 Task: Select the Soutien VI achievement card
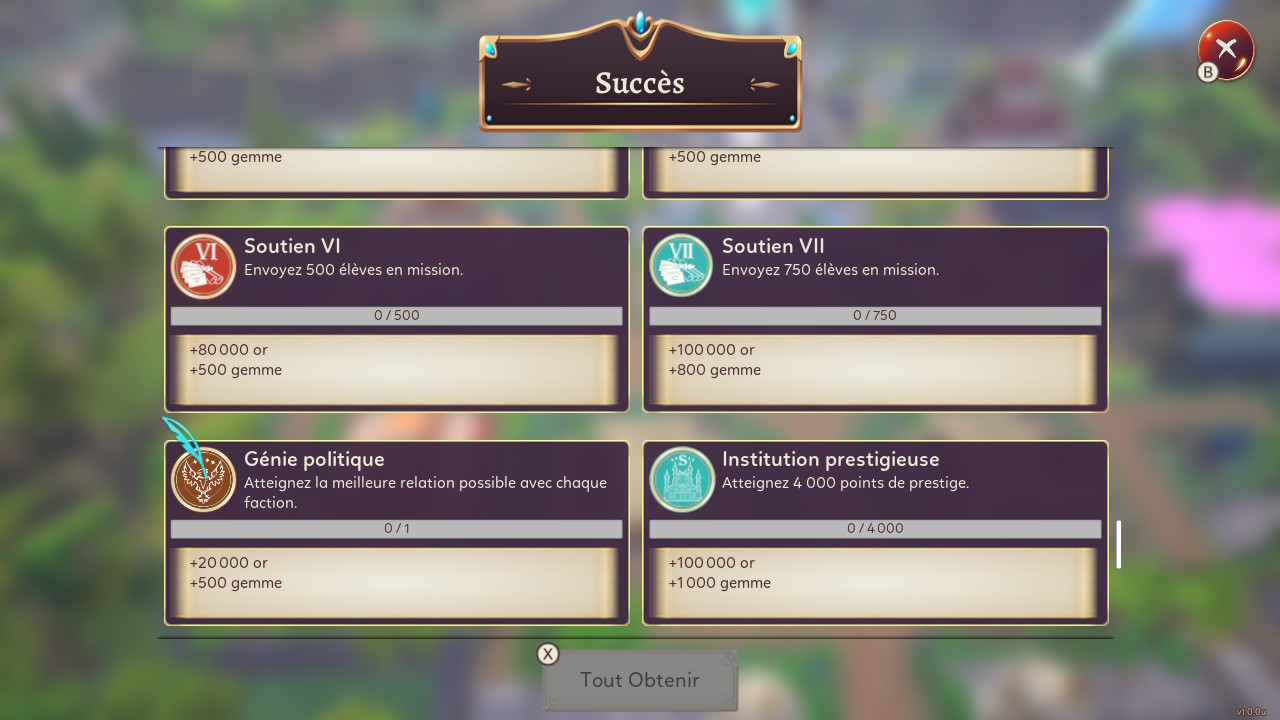[396, 319]
